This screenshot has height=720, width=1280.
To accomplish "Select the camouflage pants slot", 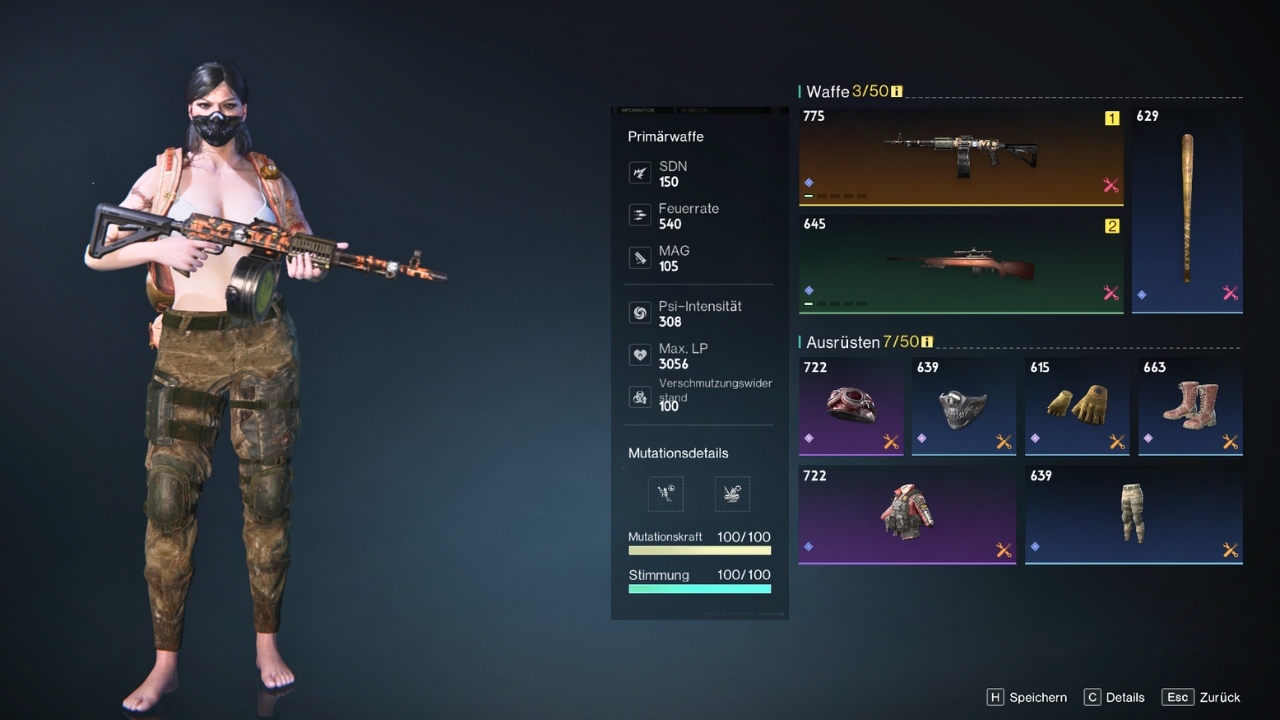I will pos(1133,513).
